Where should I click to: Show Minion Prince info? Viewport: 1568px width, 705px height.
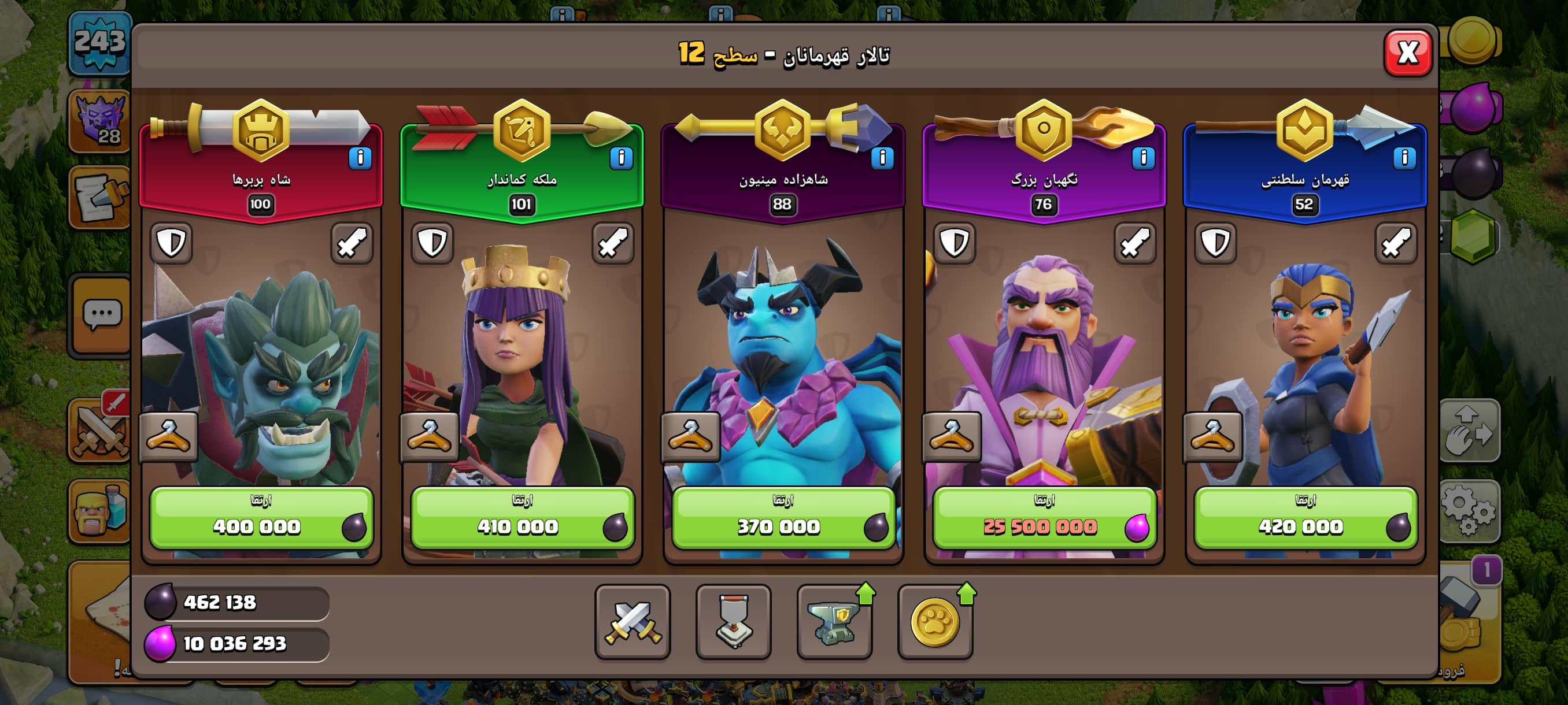[x=882, y=158]
